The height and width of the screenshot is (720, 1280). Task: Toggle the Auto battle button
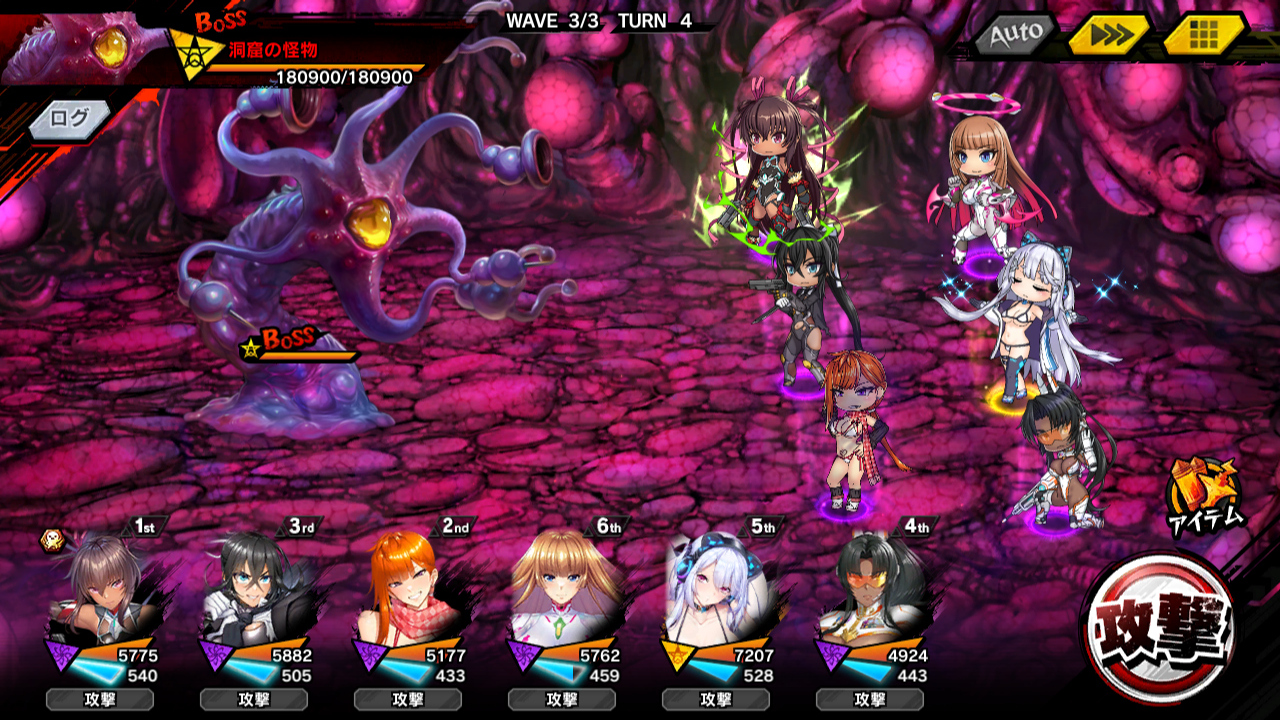(x=1015, y=34)
